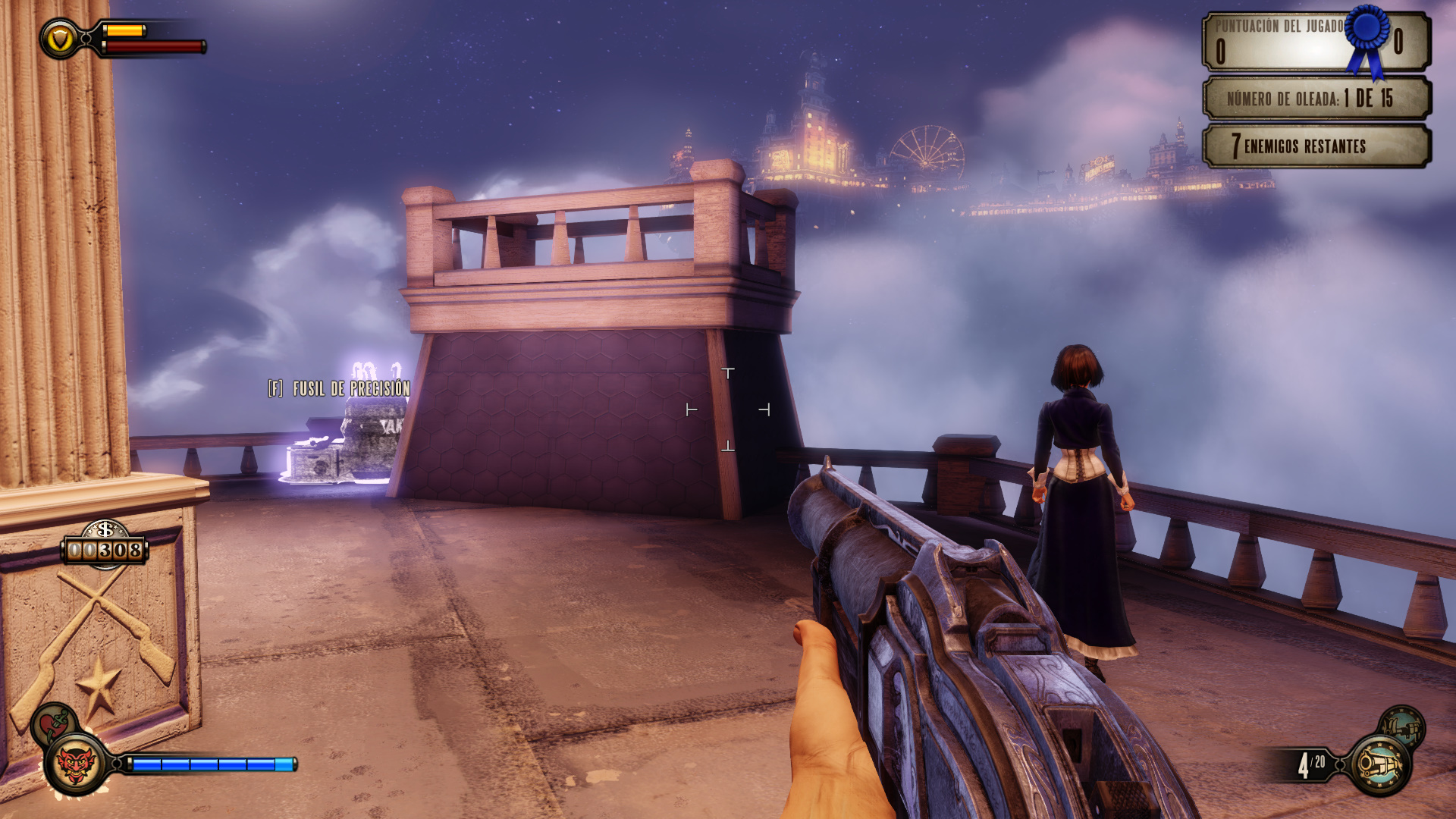The width and height of the screenshot is (1456, 819).
Task: Click the blue ribbon rosette badge
Action: coord(1368,38)
